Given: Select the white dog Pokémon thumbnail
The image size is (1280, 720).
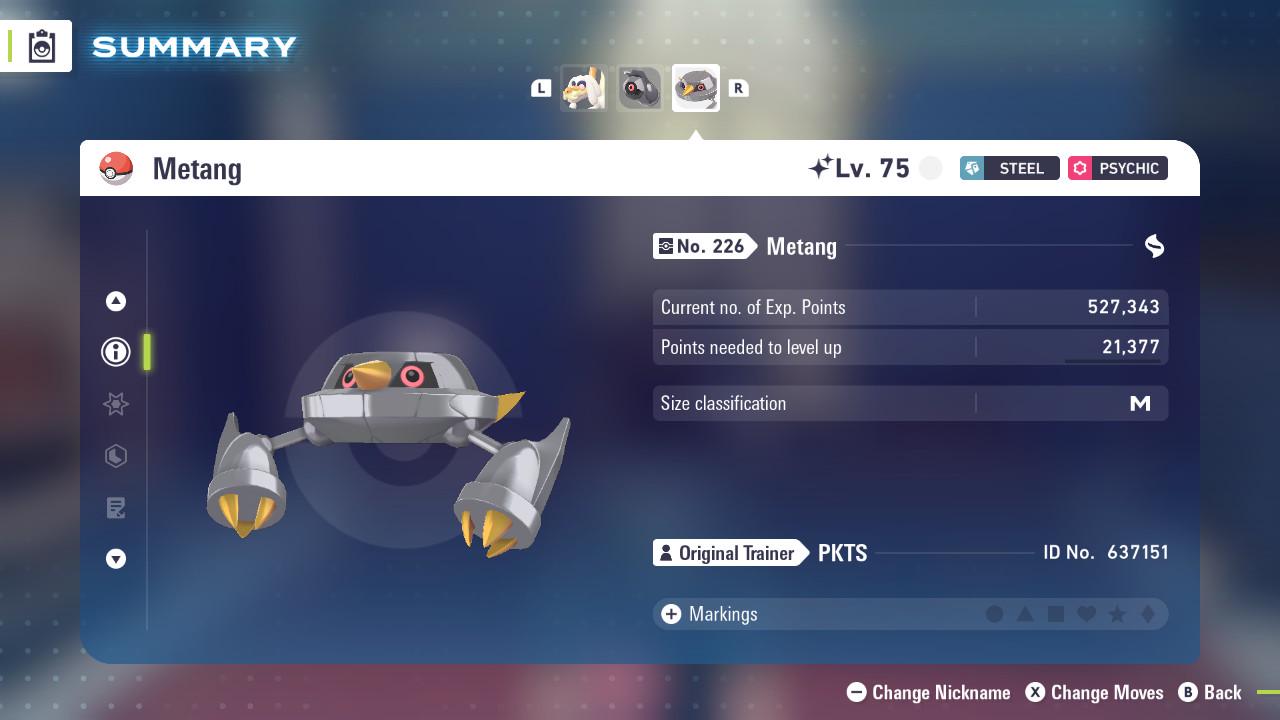Looking at the screenshot, I should pyautogui.click(x=583, y=88).
